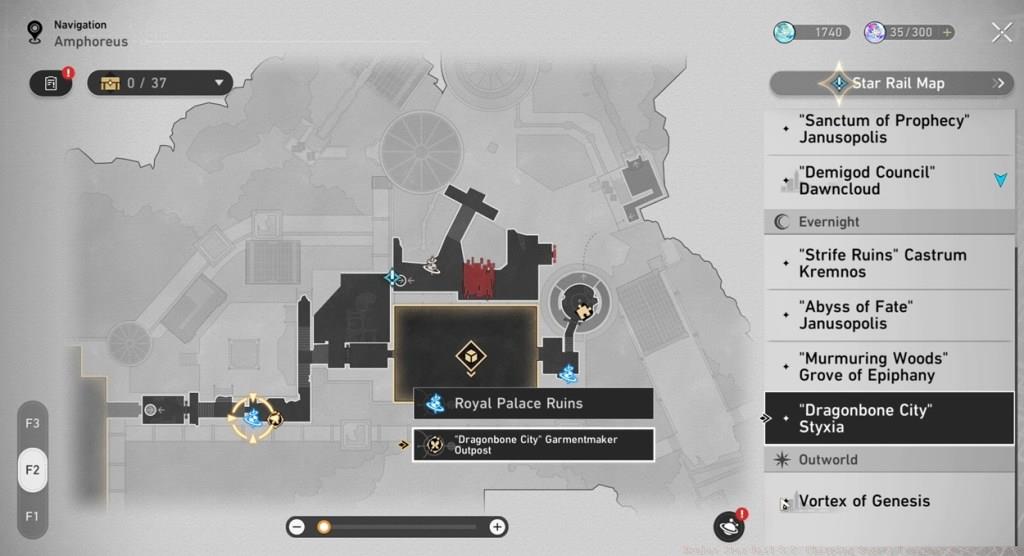Select the F2 floor button
The height and width of the screenshot is (556, 1024).
33,470
